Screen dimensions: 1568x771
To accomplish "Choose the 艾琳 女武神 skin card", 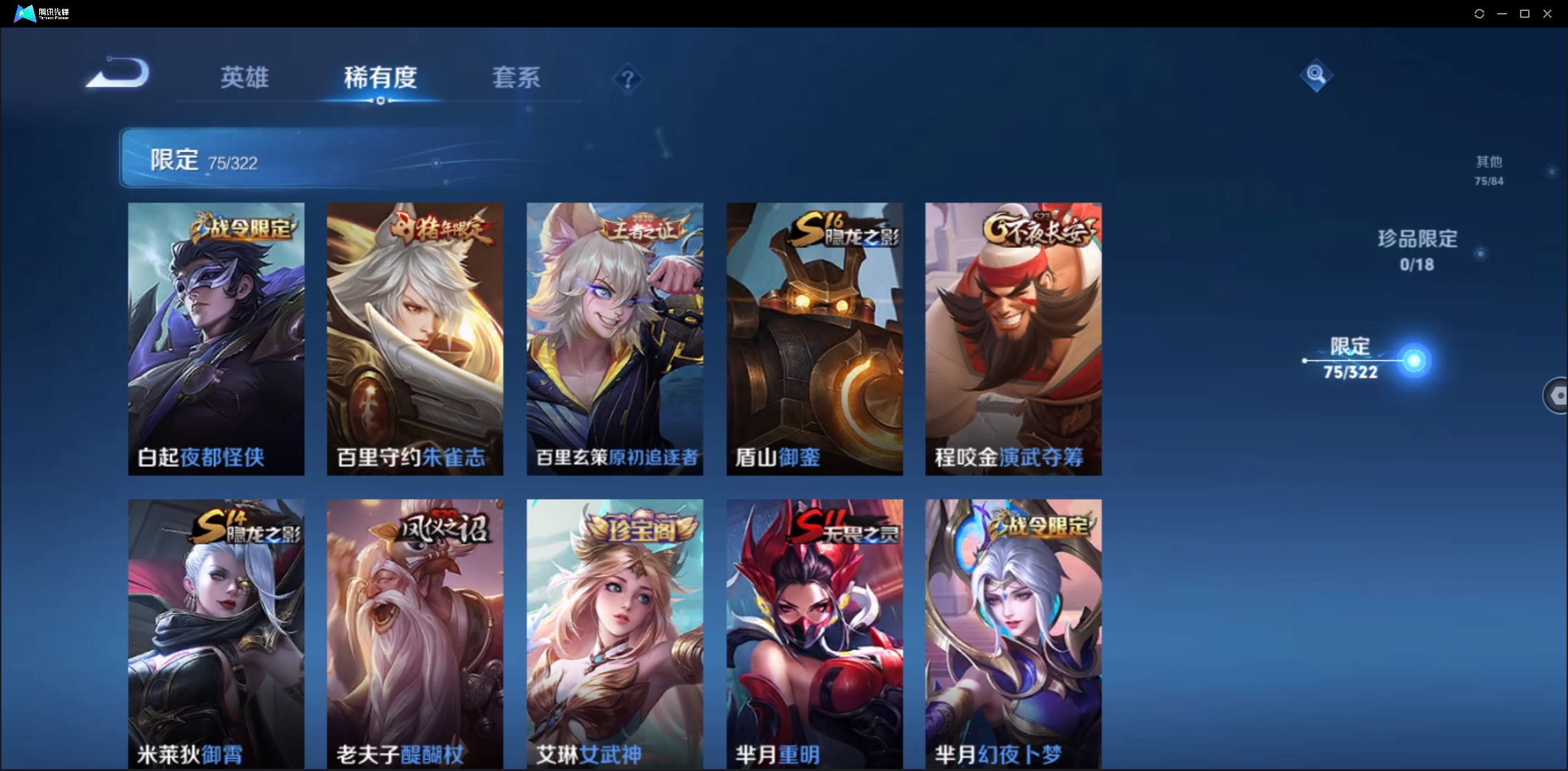I will (x=614, y=633).
